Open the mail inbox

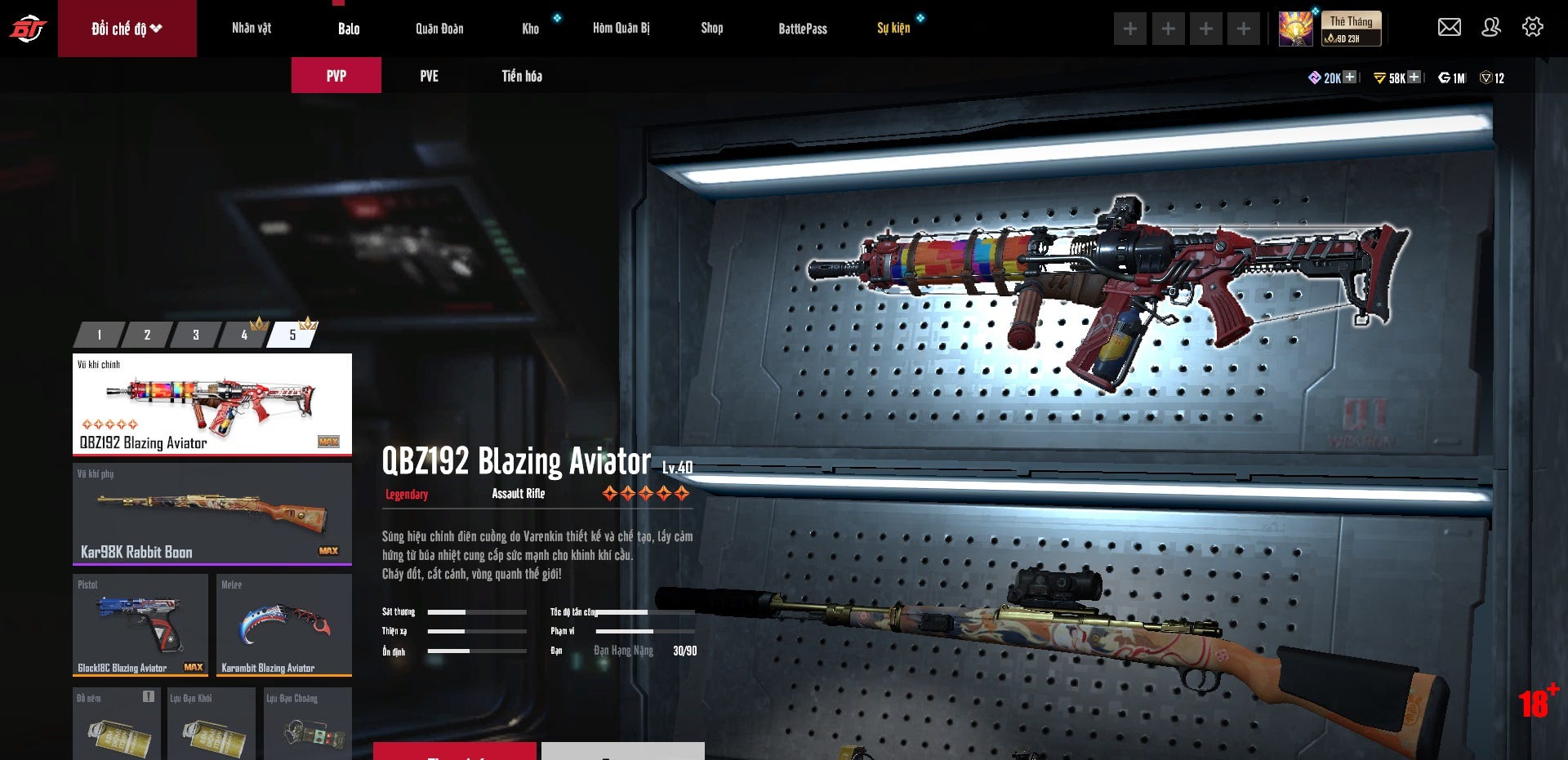1449,27
